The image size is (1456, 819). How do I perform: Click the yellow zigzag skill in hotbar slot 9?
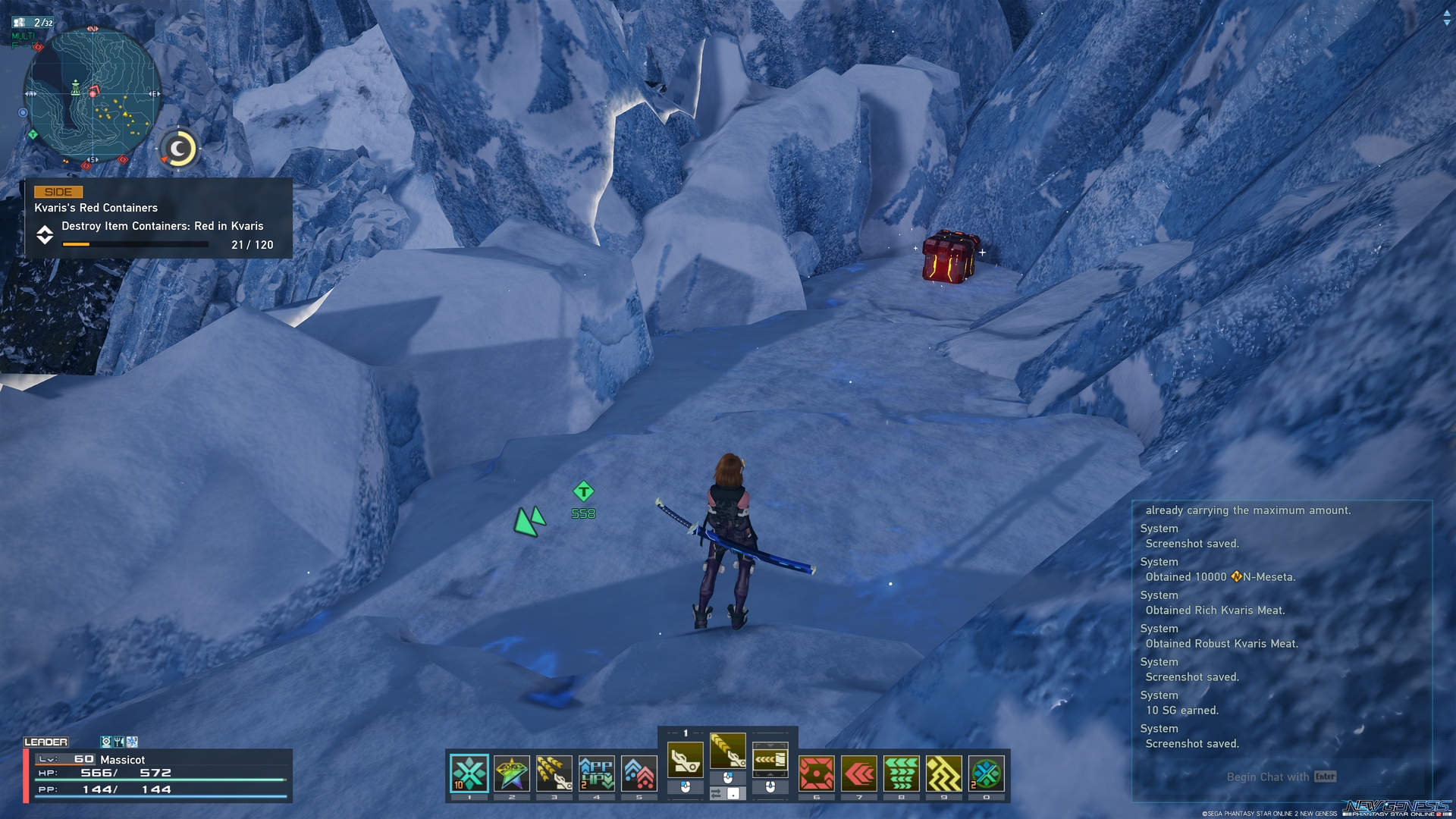click(x=943, y=773)
